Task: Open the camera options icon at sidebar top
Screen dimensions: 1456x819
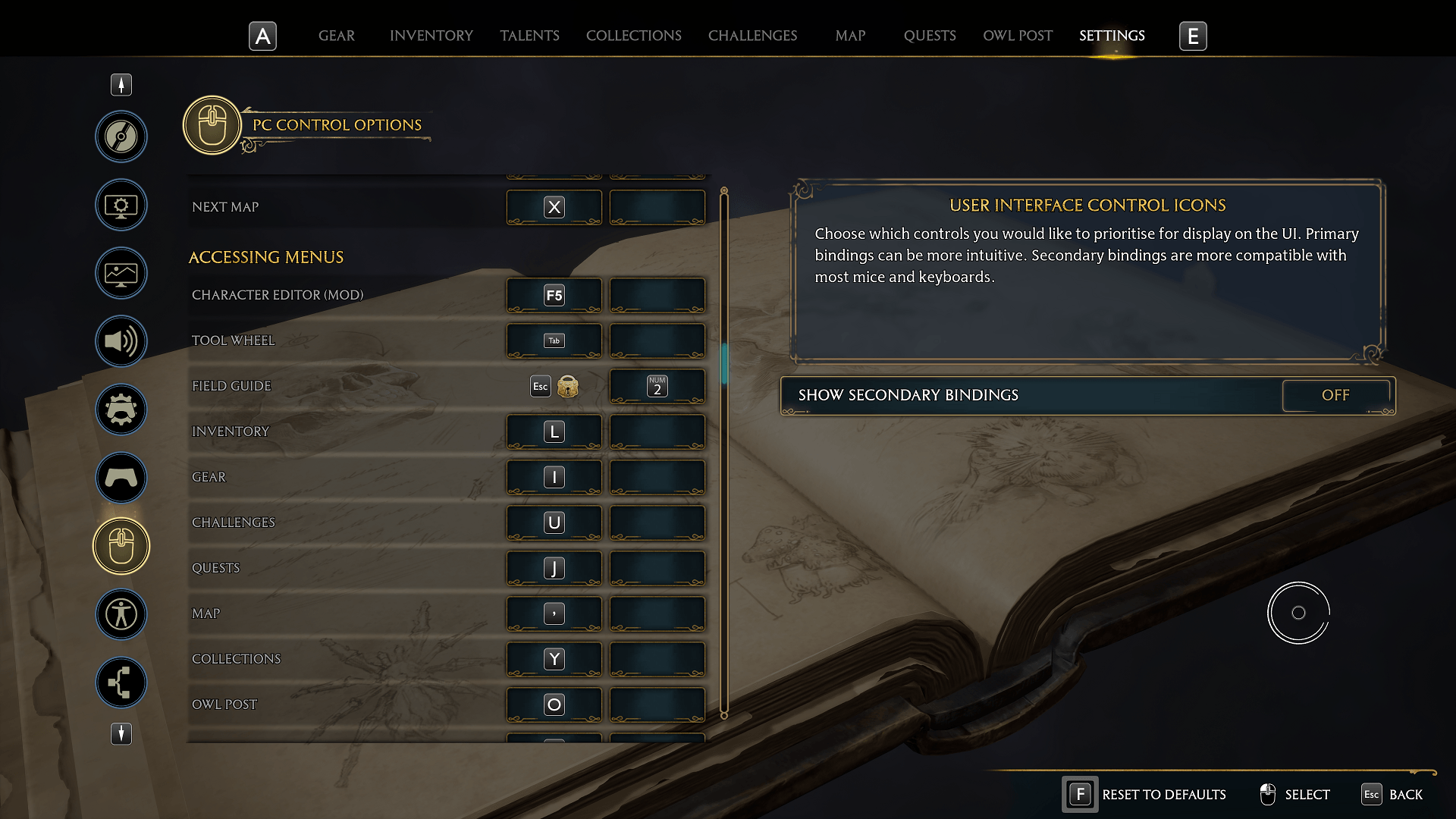Action: tap(121, 137)
